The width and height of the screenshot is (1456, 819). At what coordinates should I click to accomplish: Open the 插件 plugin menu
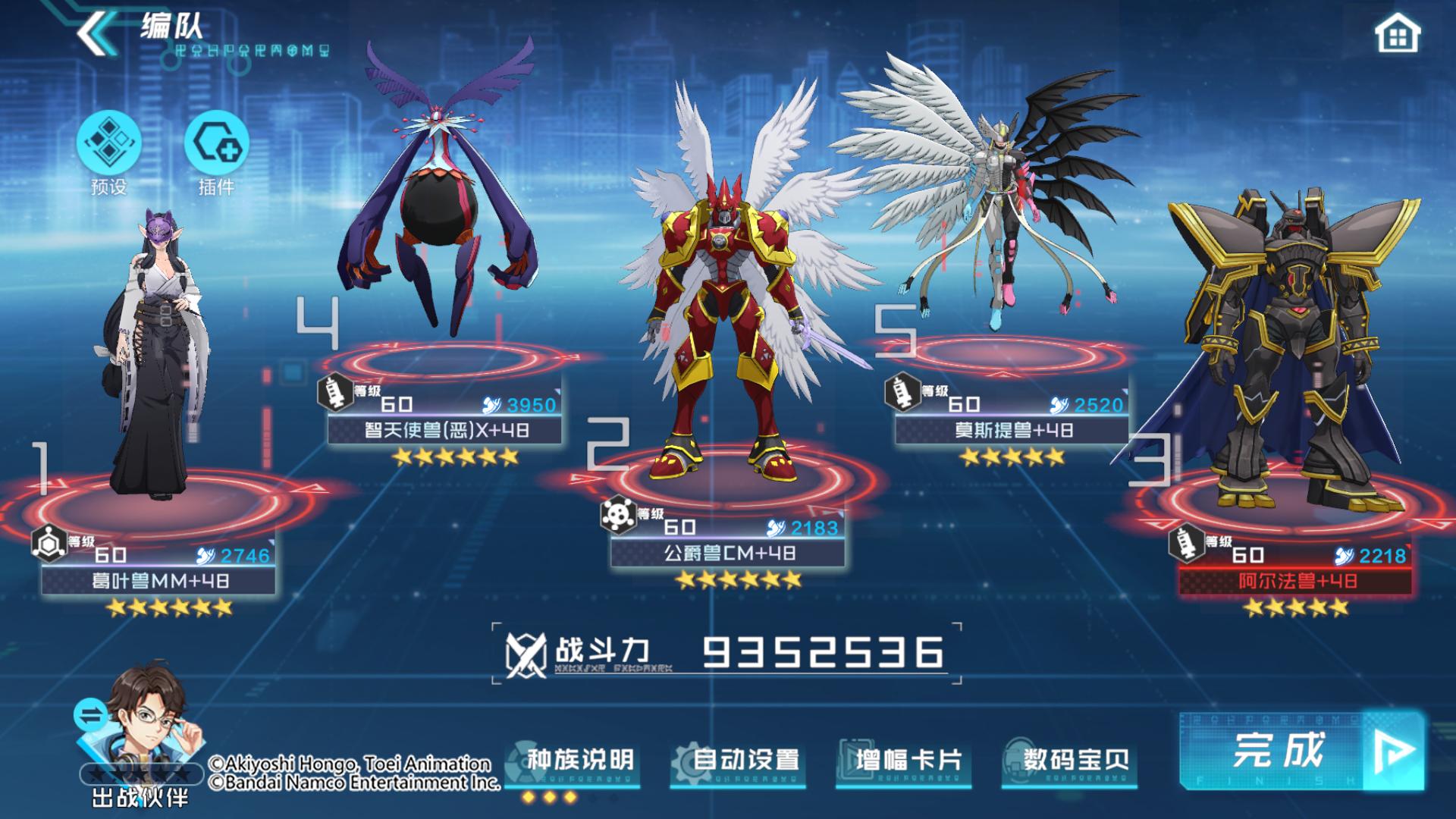[x=216, y=144]
